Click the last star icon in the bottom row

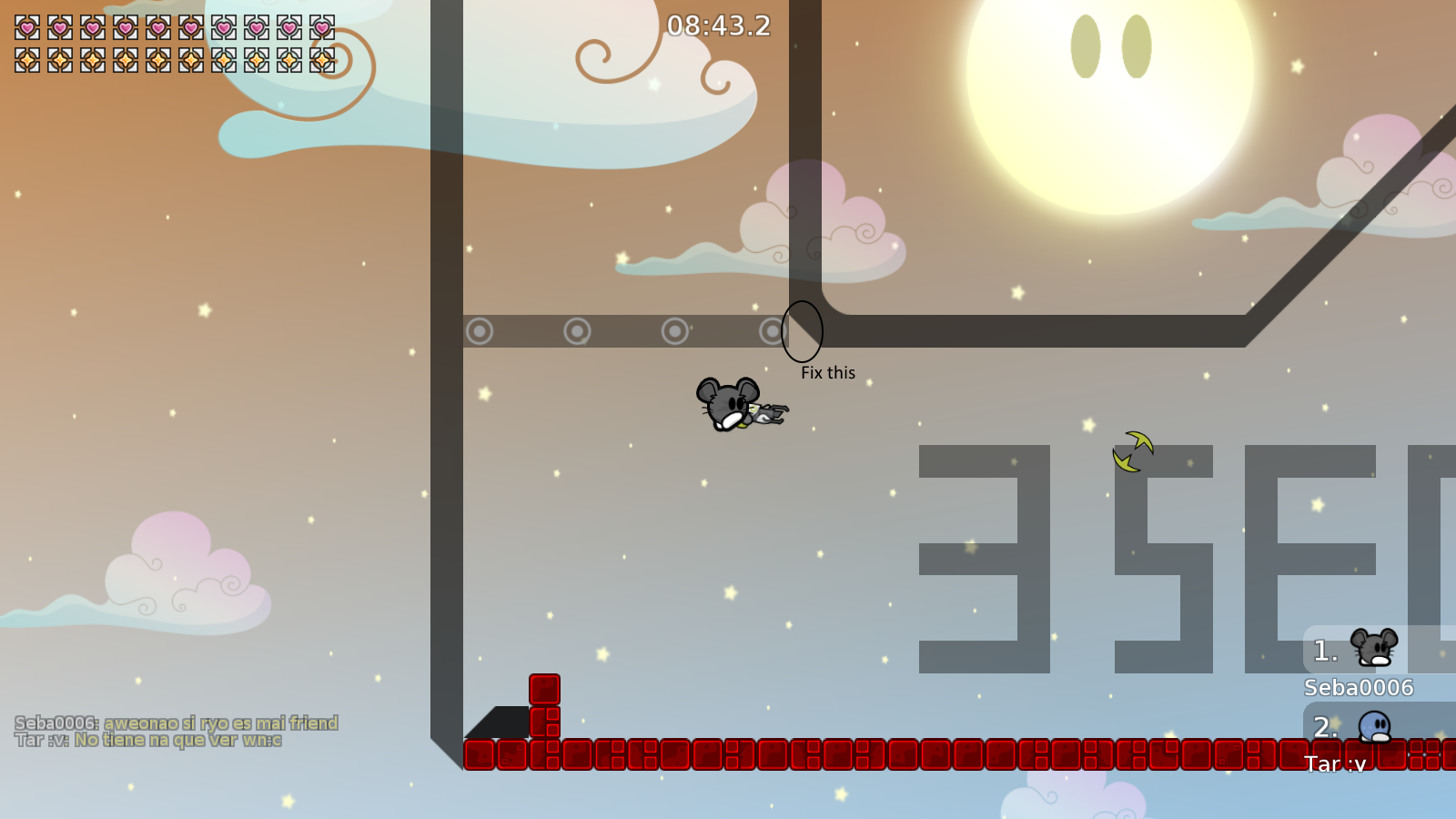pos(320,60)
